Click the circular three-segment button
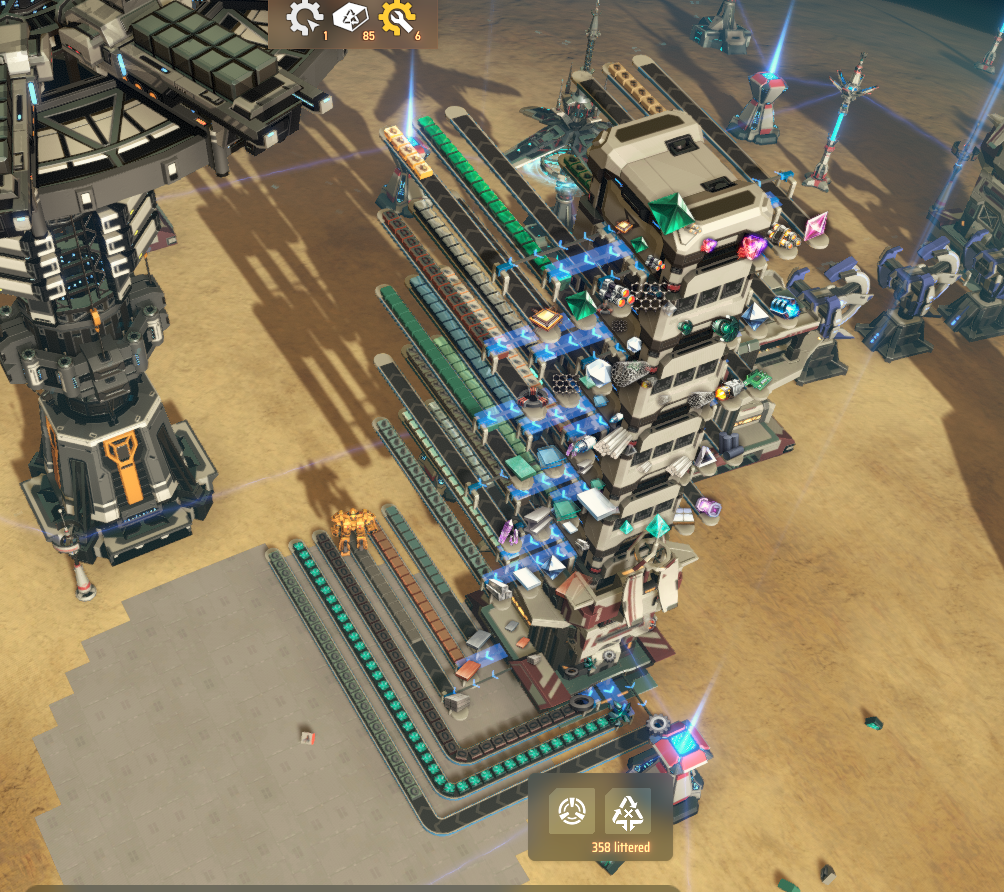The height and width of the screenshot is (892, 1004). click(572, 811)
